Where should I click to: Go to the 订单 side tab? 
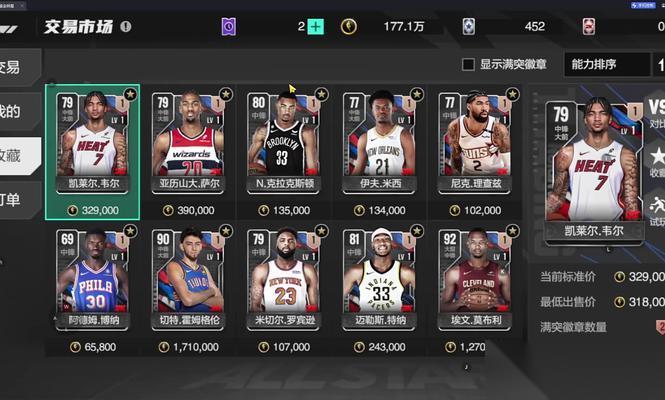[x=12, y=199]
